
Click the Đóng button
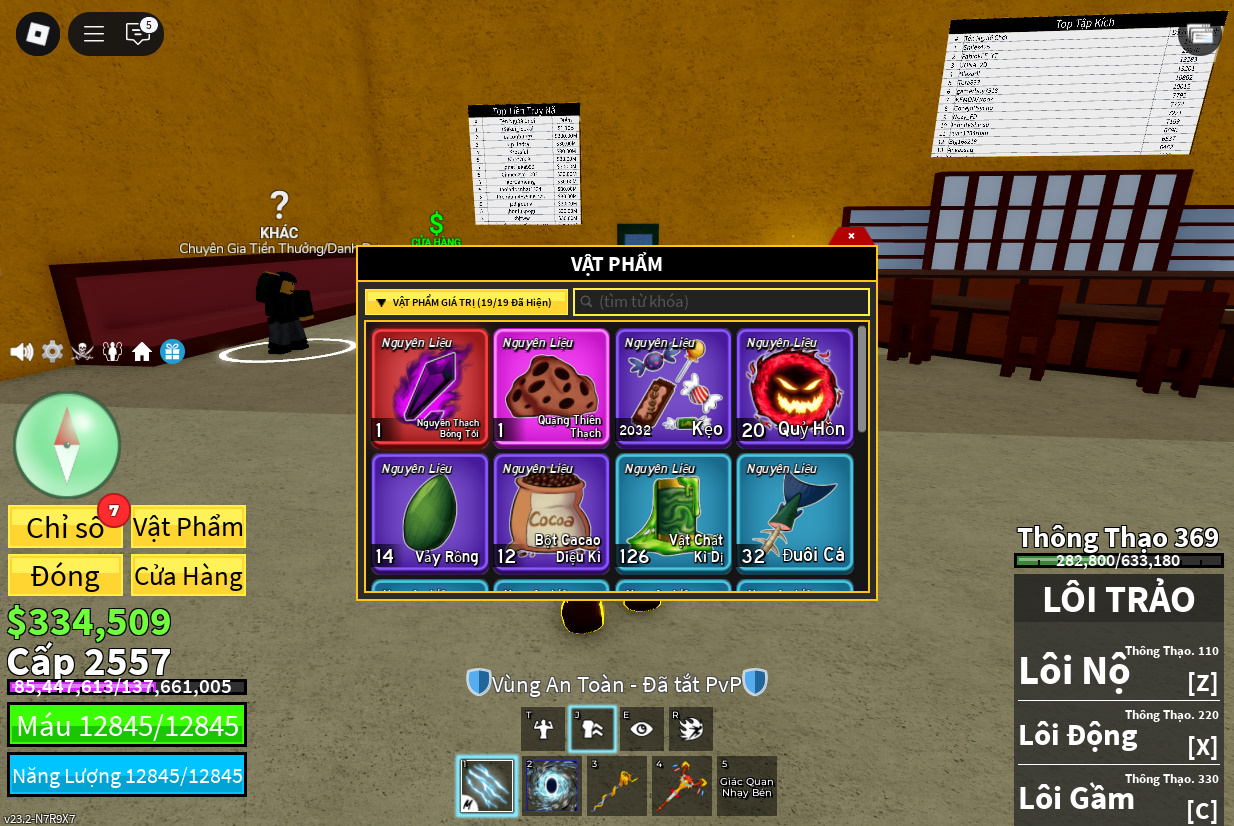pyautogui.click(x=65, y=576)
